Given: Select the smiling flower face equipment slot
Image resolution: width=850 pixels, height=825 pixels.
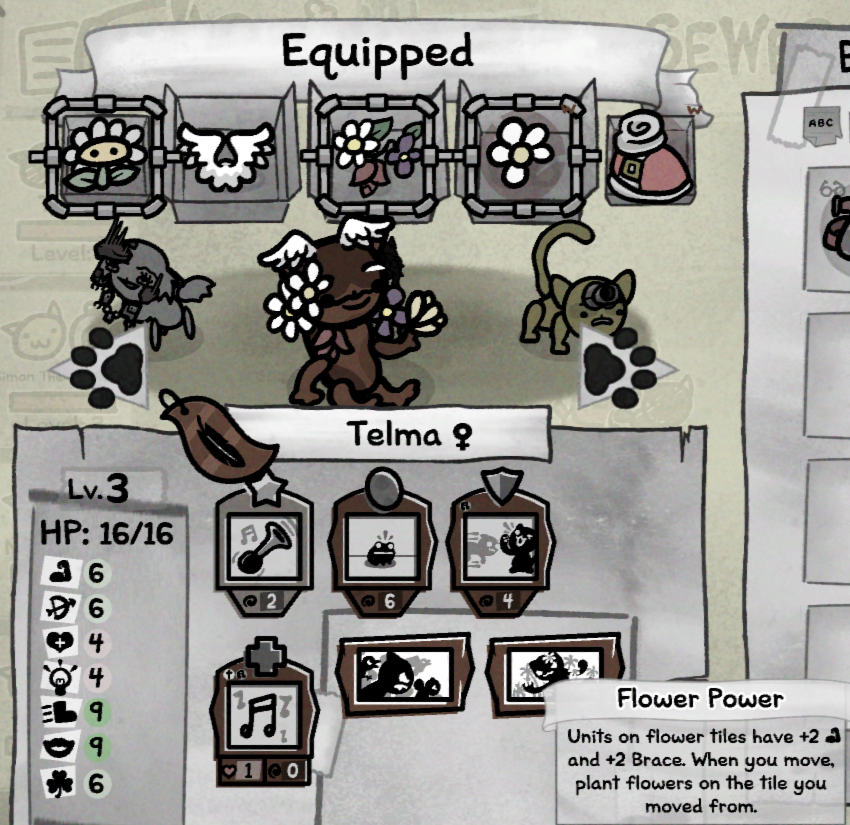Looking at the screenshot, I should pos(104,153).
